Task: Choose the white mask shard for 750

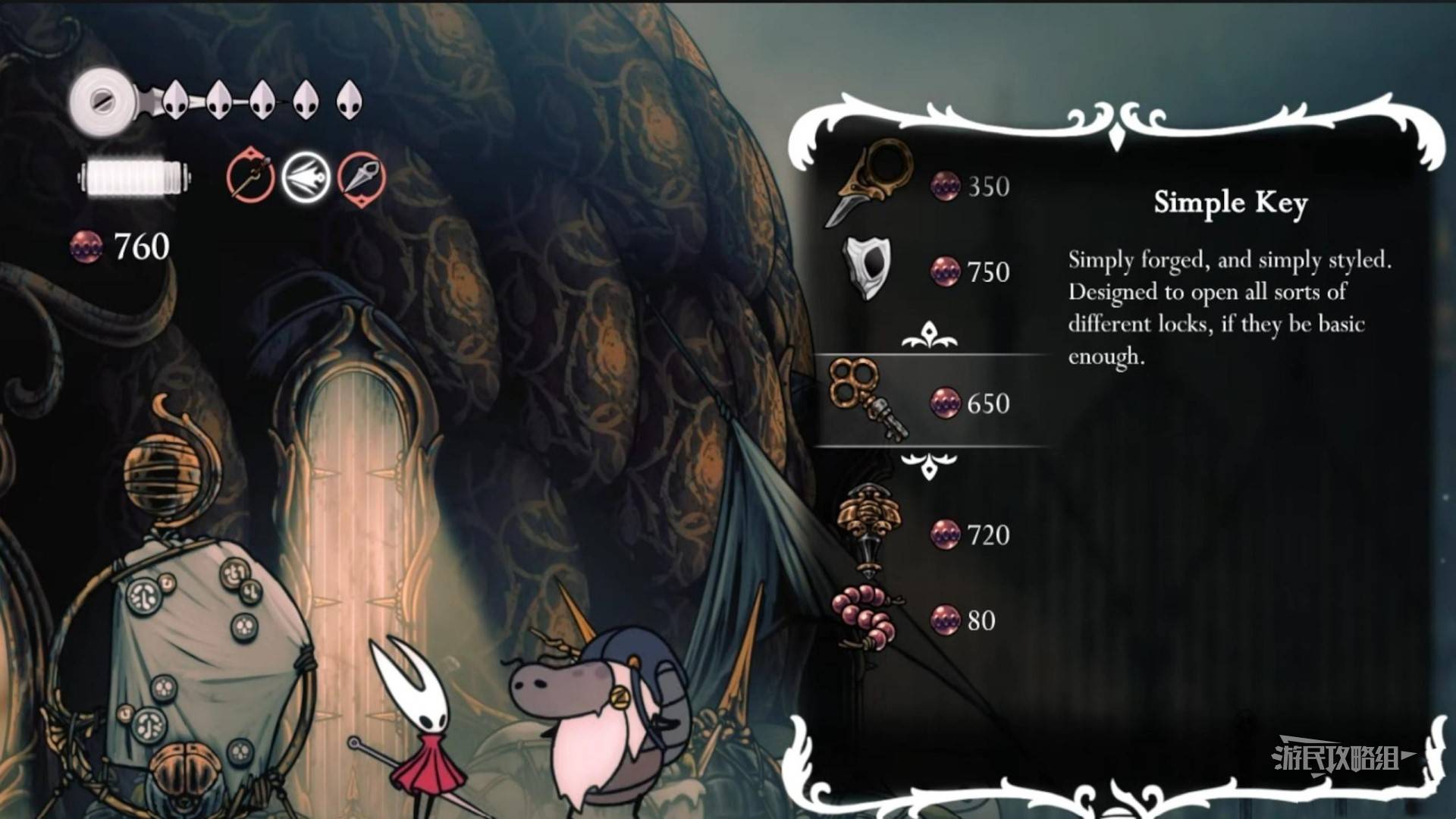Action: coord(868,269)
